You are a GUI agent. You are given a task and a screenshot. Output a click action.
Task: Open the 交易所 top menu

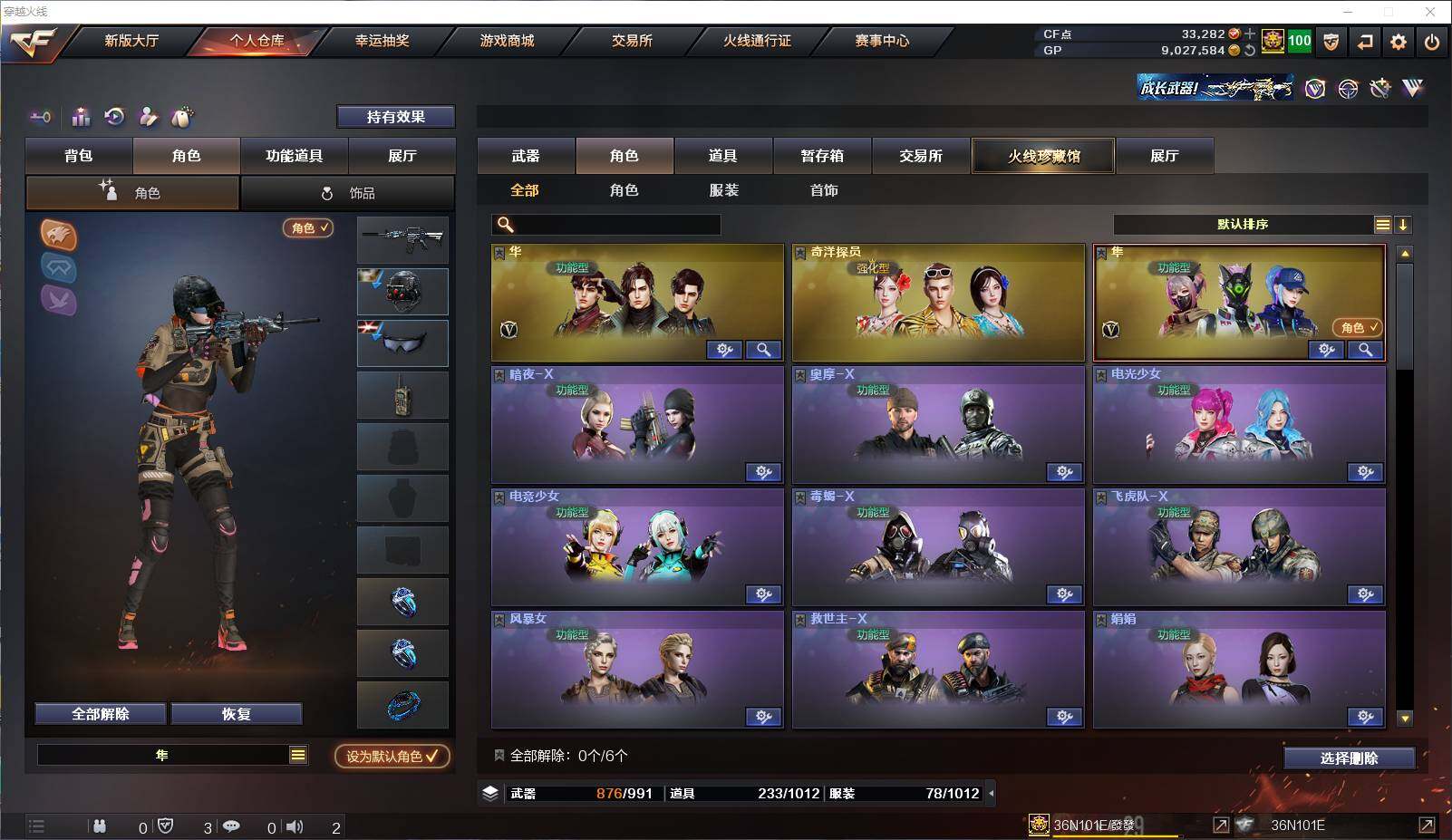coord(632,41)
